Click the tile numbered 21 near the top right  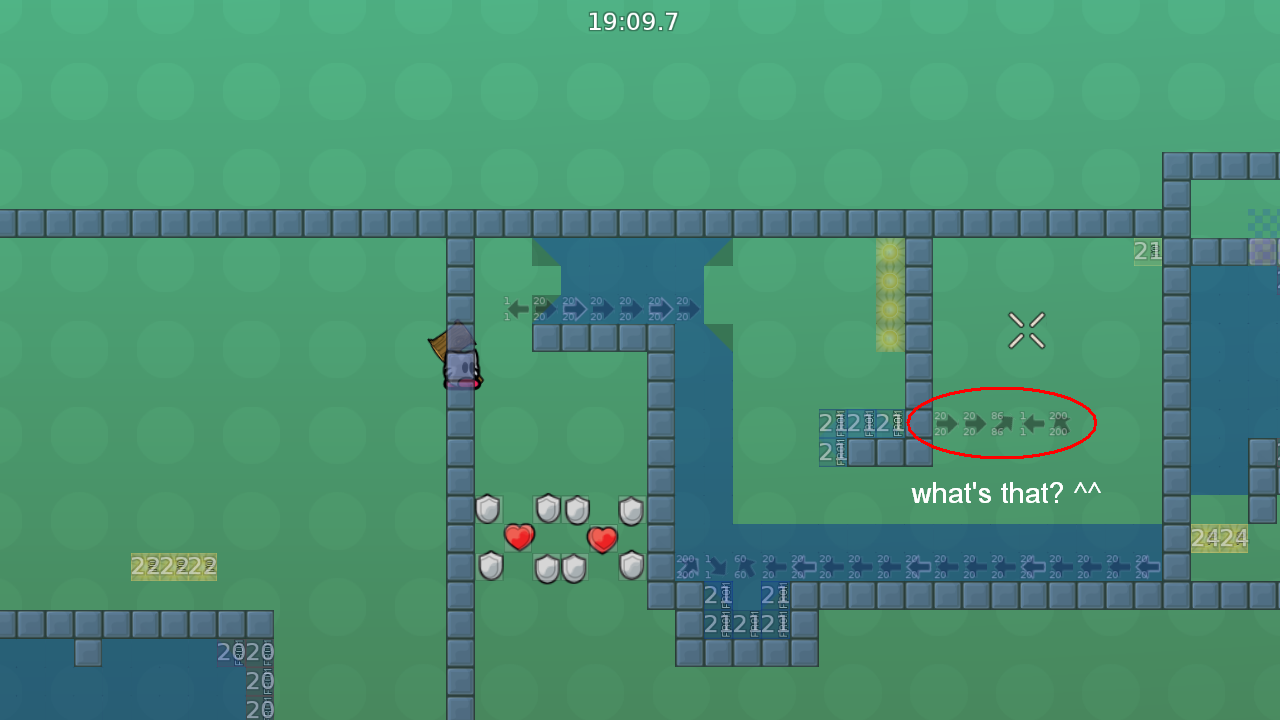pyautogui.click(x=1147, y=251)
